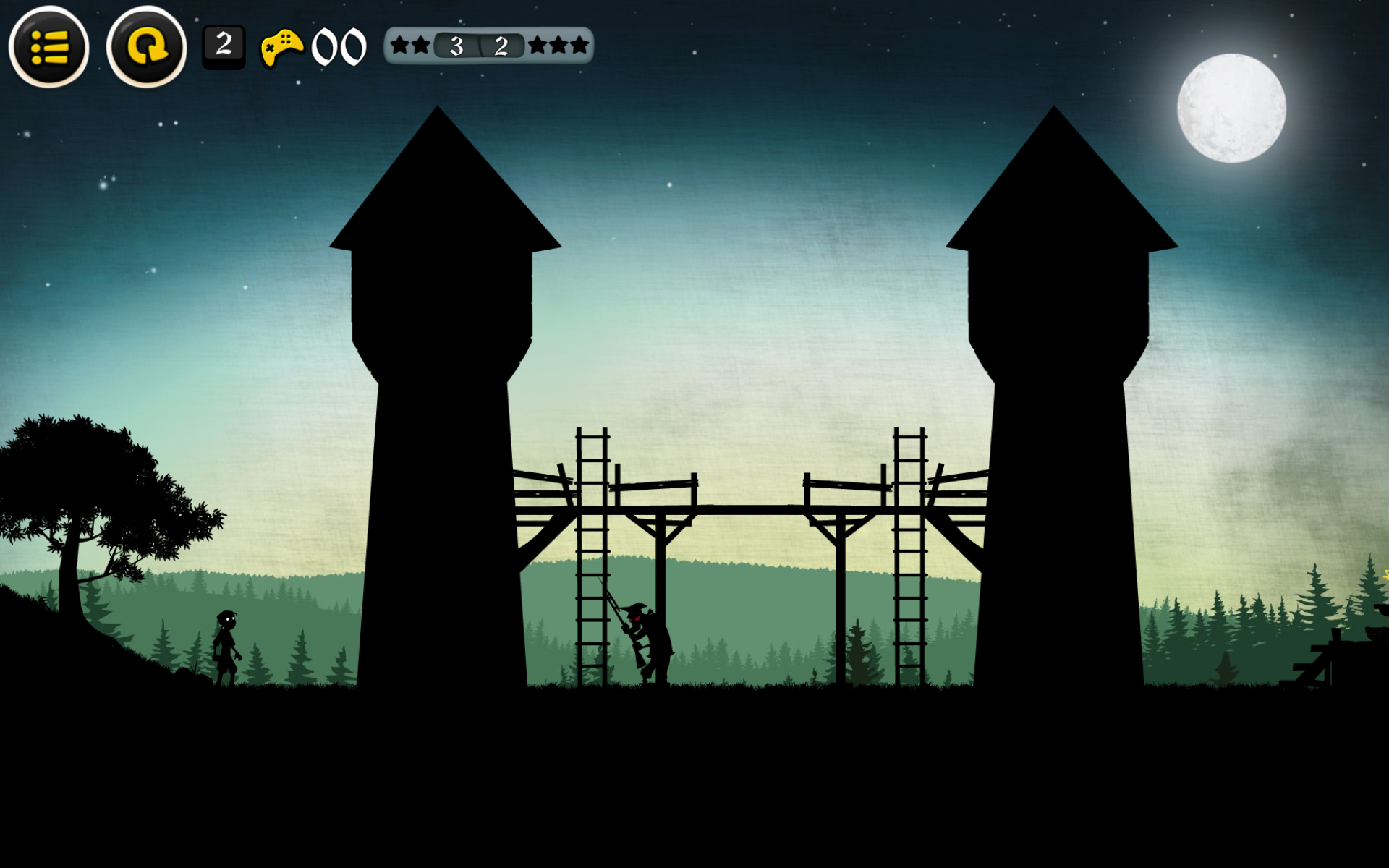Image resolution: width=1389 pixels, height=868 pixels.
Task: Restart the level with the yellow arrow
Action: tap(146, 48)
